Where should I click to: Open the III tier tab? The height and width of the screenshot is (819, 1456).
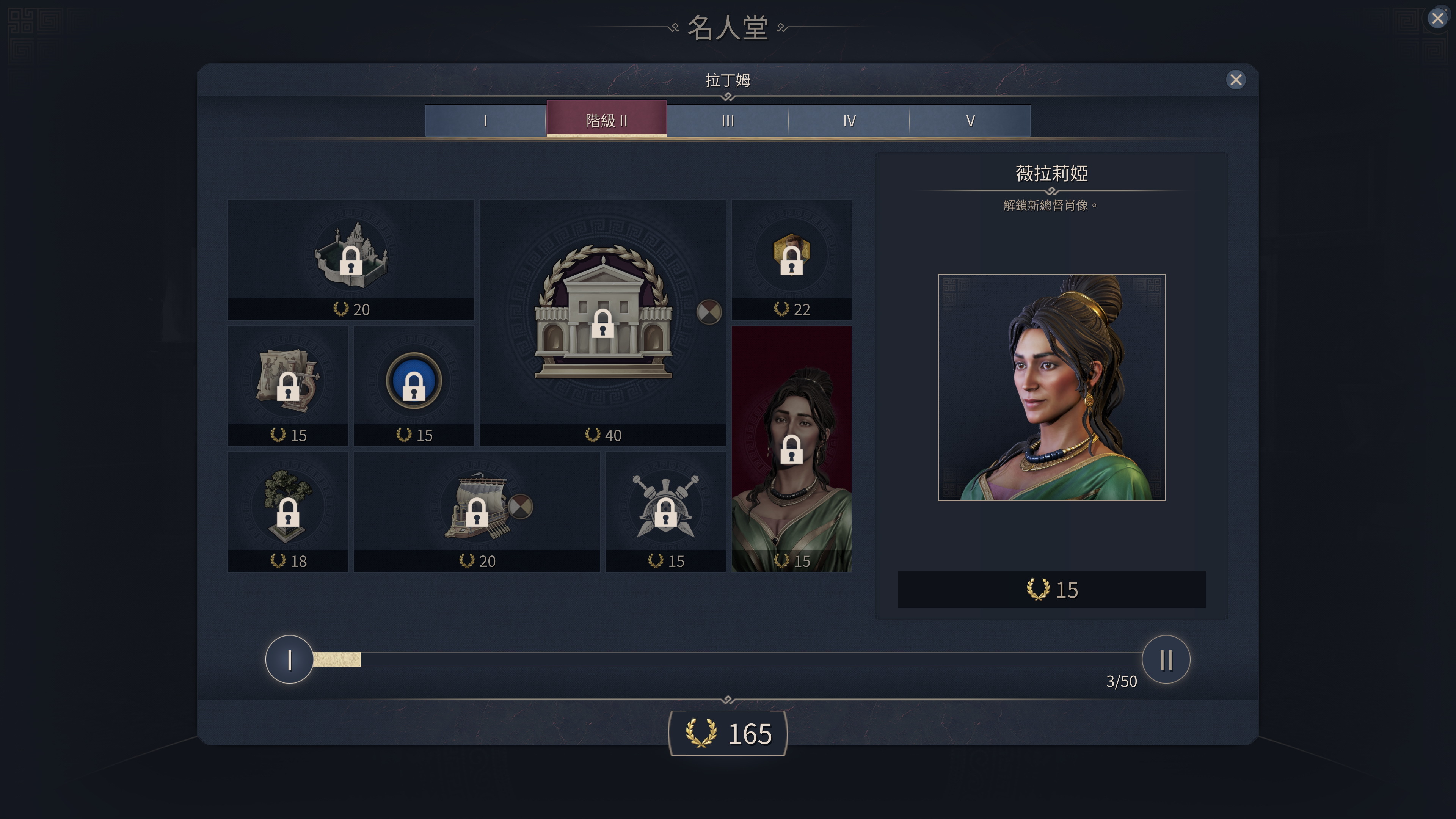click(728, 119)
